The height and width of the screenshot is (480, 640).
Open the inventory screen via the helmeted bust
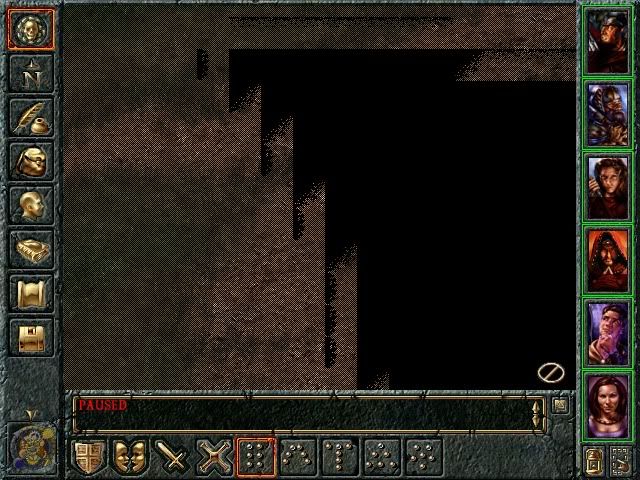point(30,160)
